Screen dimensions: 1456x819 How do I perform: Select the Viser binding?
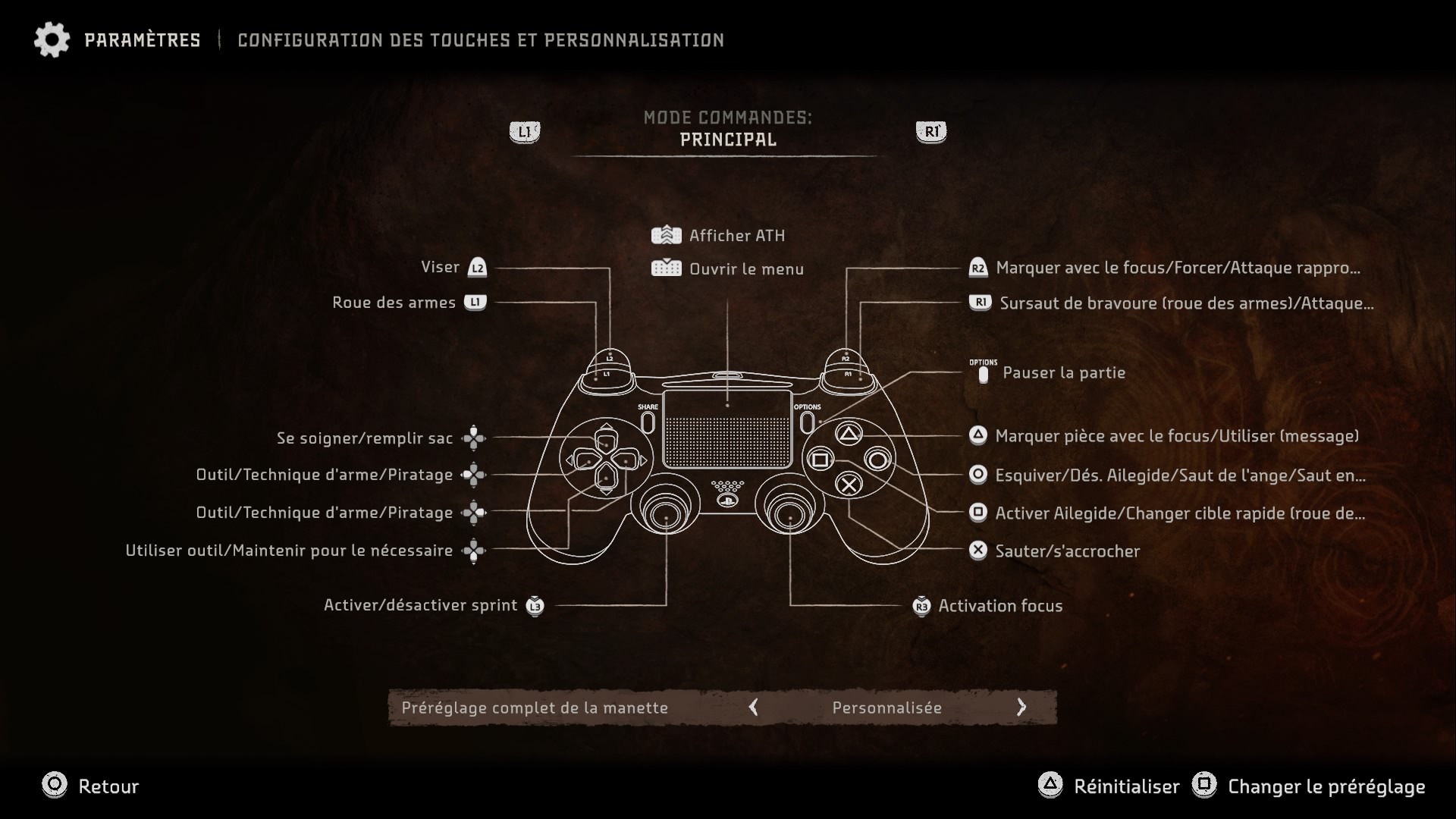441,268
